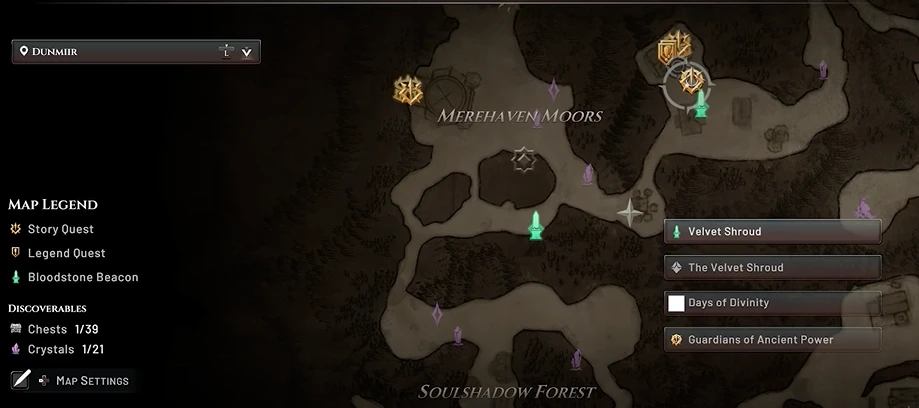Toggle the Story Quest legend entry

tap(59, 230)
